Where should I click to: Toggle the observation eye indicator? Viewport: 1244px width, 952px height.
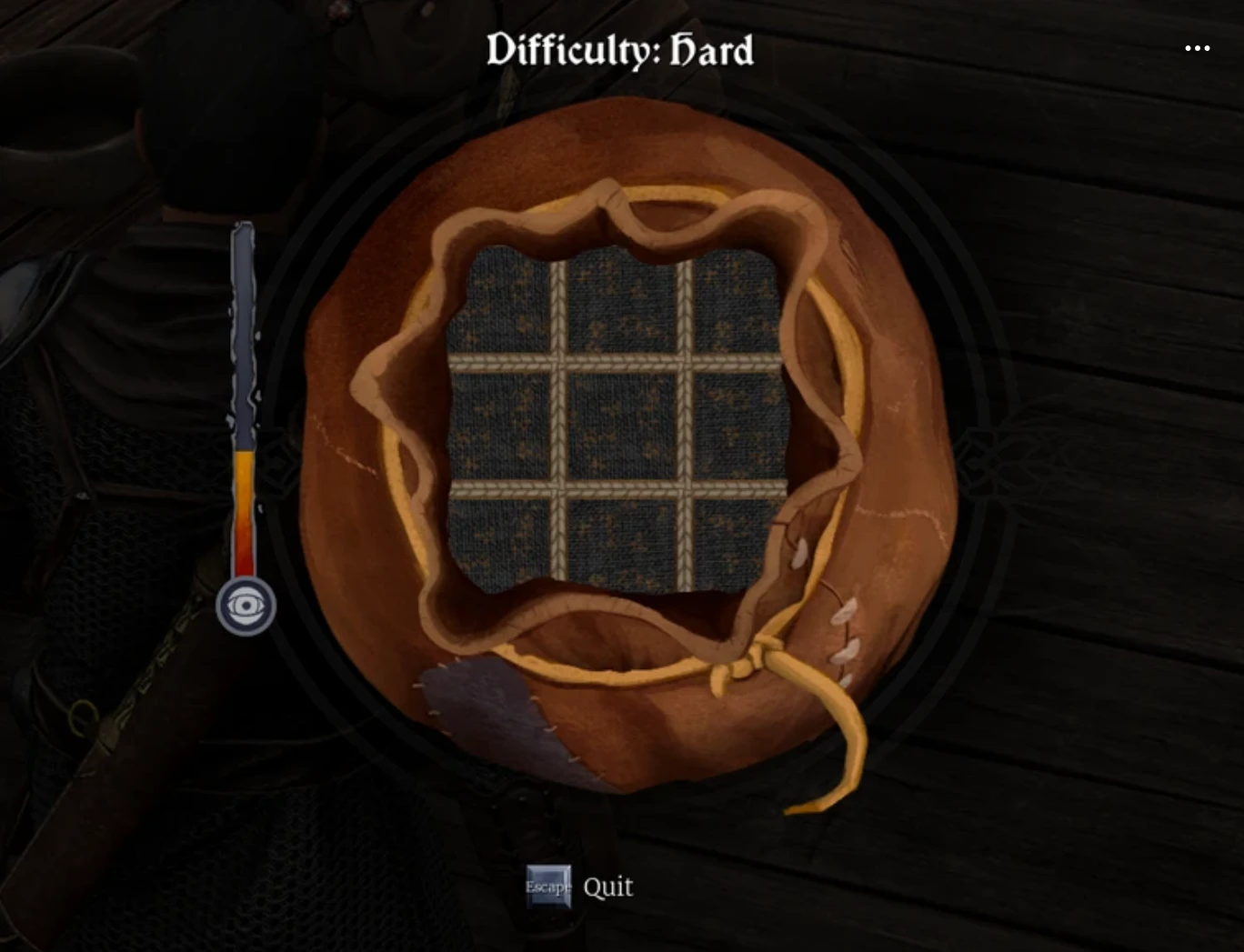click(x=244, y=605)
